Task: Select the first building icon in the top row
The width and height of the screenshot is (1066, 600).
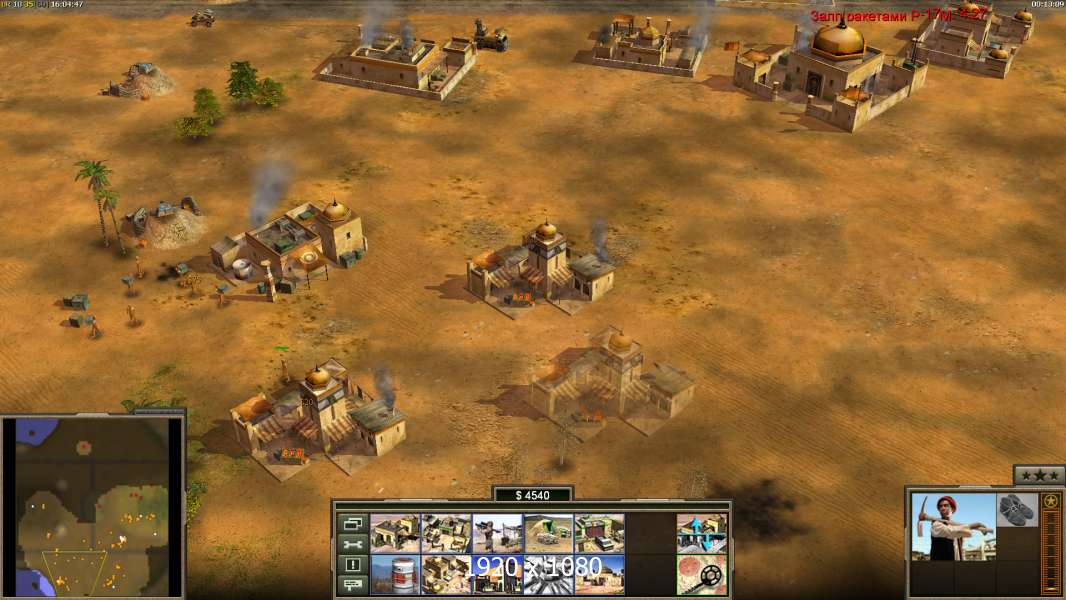Action: click(x=395, y=533)
